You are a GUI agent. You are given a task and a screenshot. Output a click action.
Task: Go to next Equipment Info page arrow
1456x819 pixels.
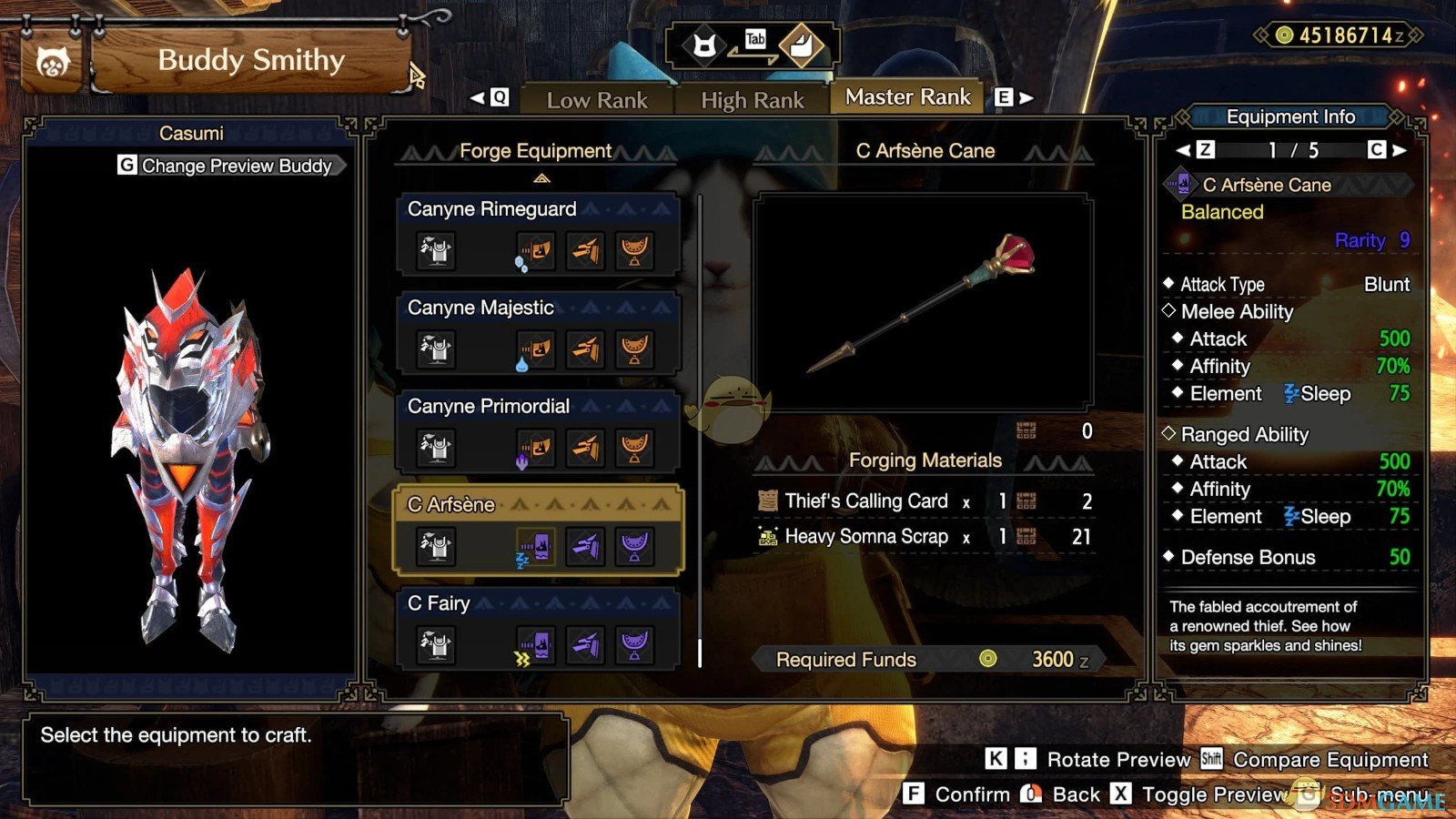(1400, 150)
